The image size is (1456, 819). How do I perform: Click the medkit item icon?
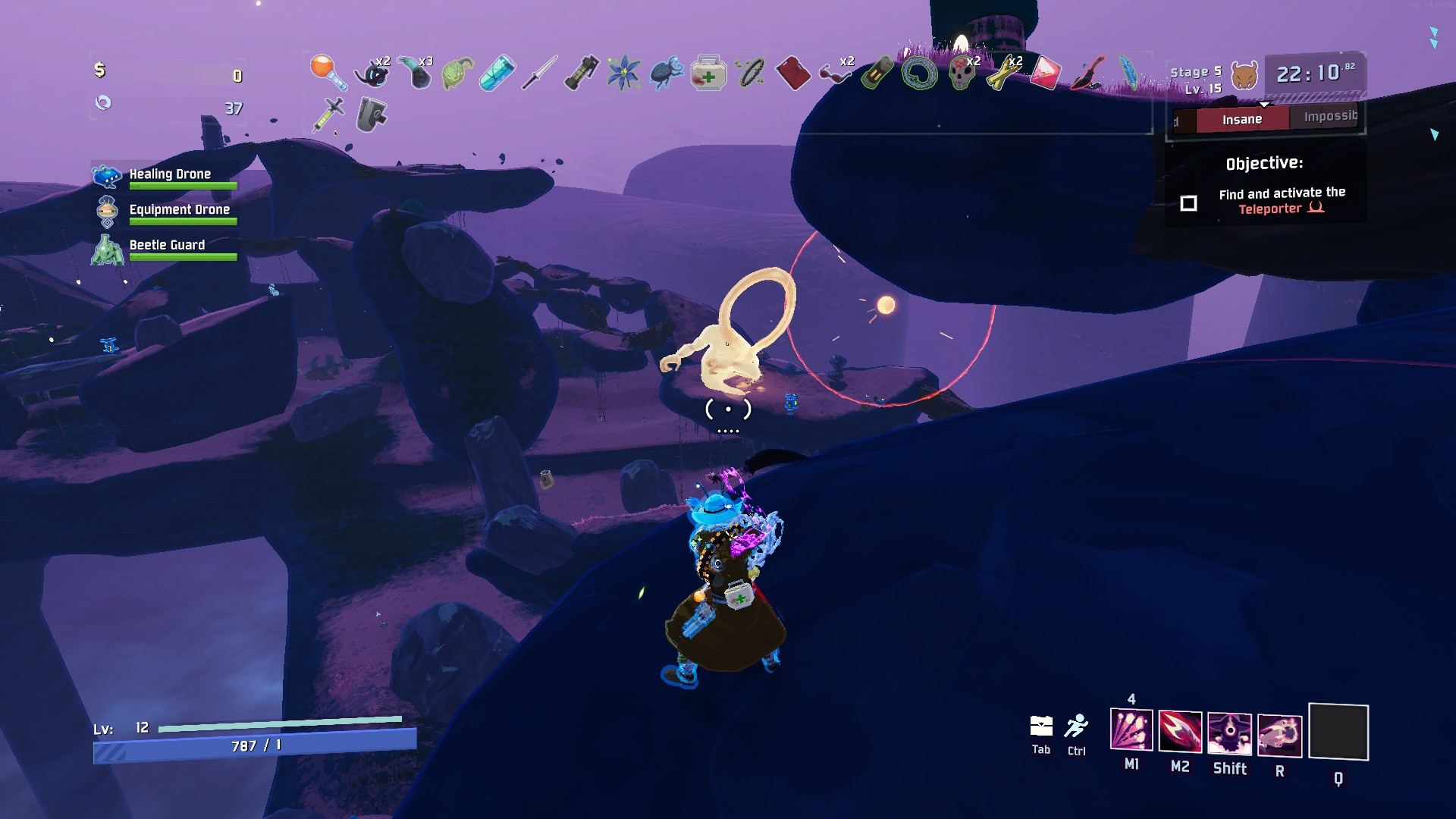click(708, 74)
